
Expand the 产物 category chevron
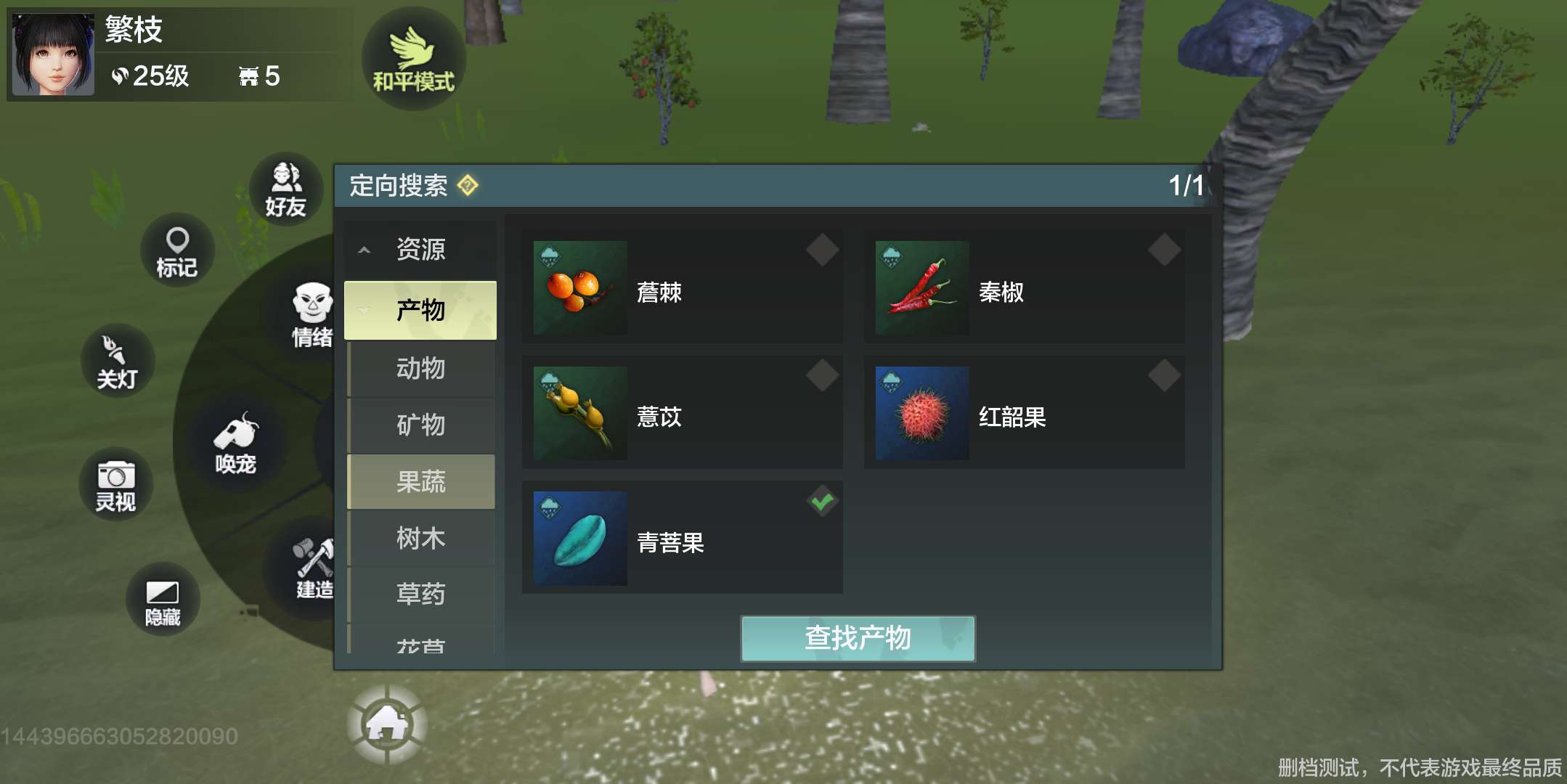[x=363, y=309]
